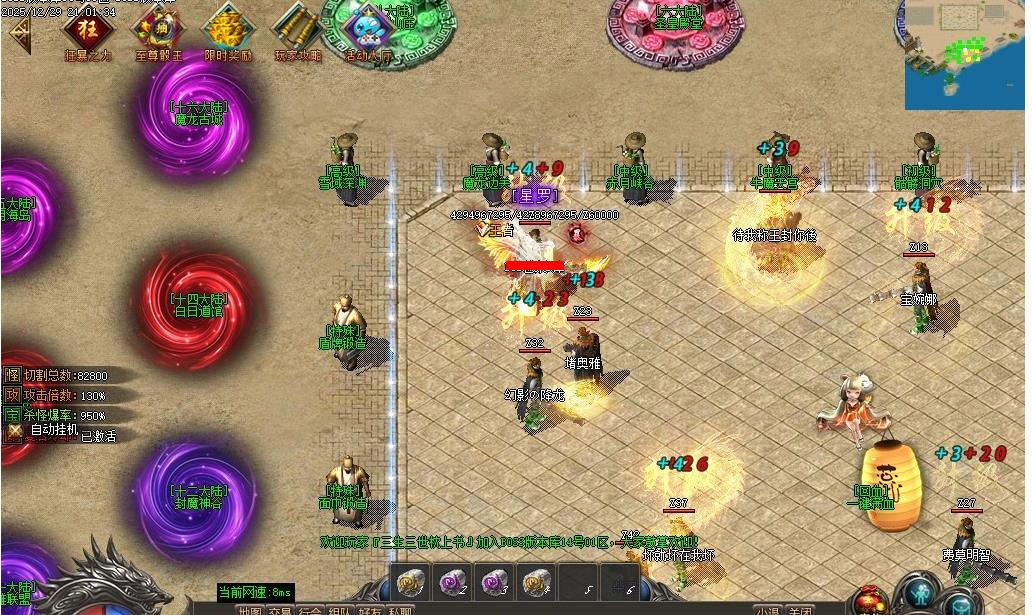The height and width of the screenshot is (615, 1032).
Task: Open the cyan character figure orb button
Action: pyautogui.click(x=916, y=597)
